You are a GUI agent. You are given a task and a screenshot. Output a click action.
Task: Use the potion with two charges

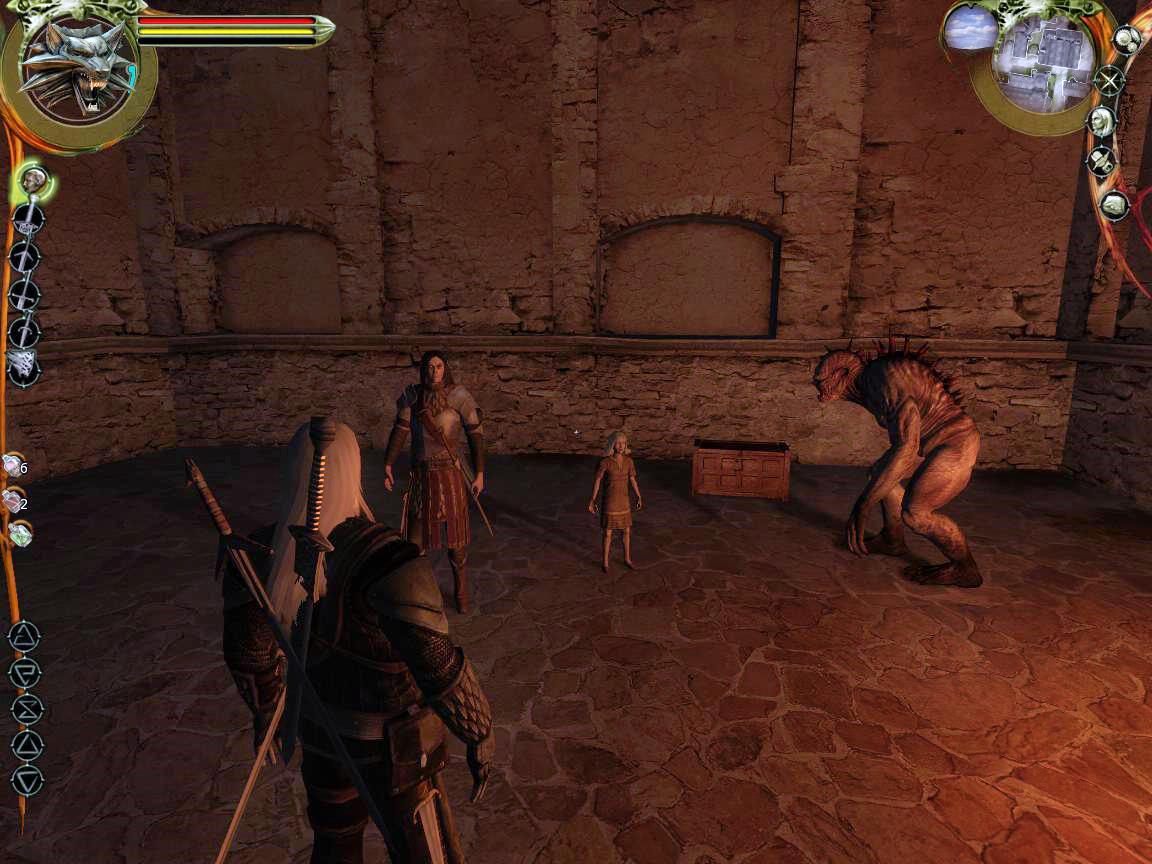click(x=14, y=501)
